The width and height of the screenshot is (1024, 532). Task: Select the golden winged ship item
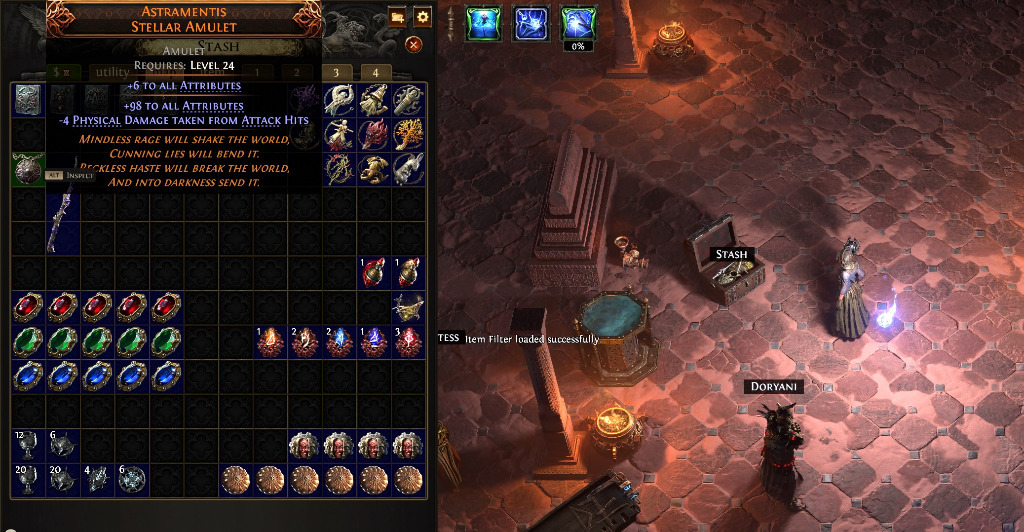pos(407,307)
